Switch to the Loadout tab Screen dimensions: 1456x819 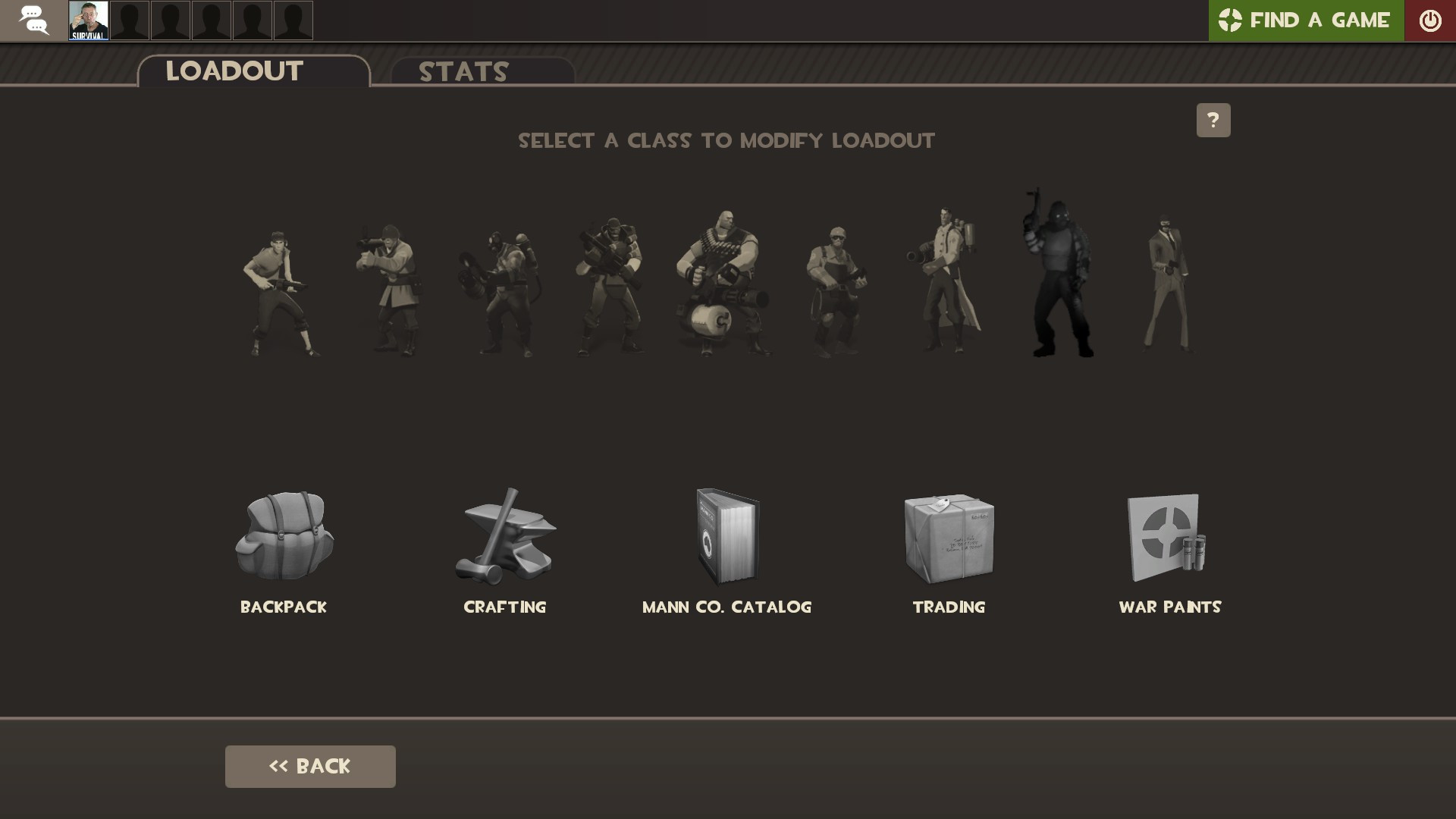(x=234, y=71)
